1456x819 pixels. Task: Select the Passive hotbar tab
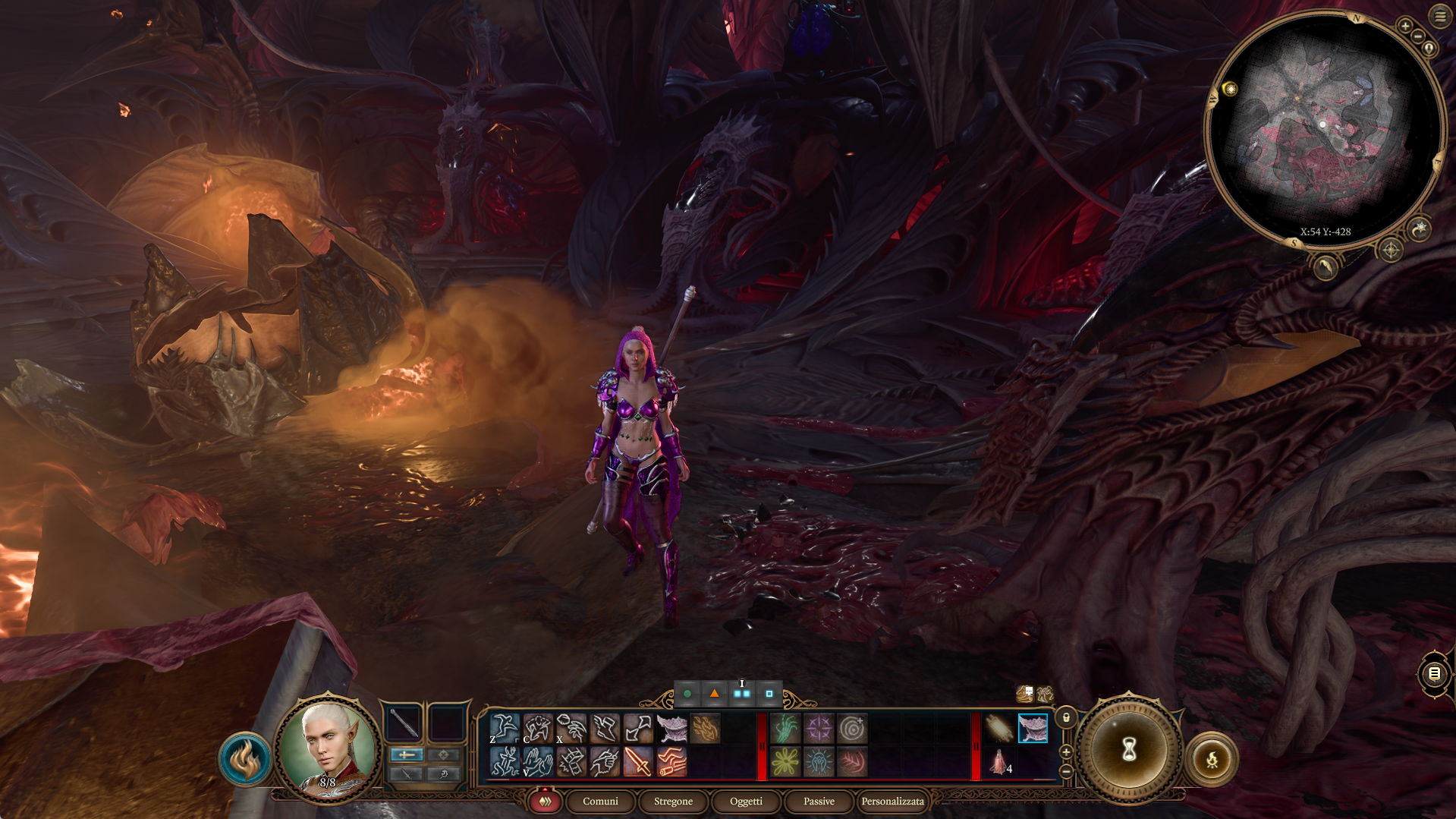click(x=819, y=801)
